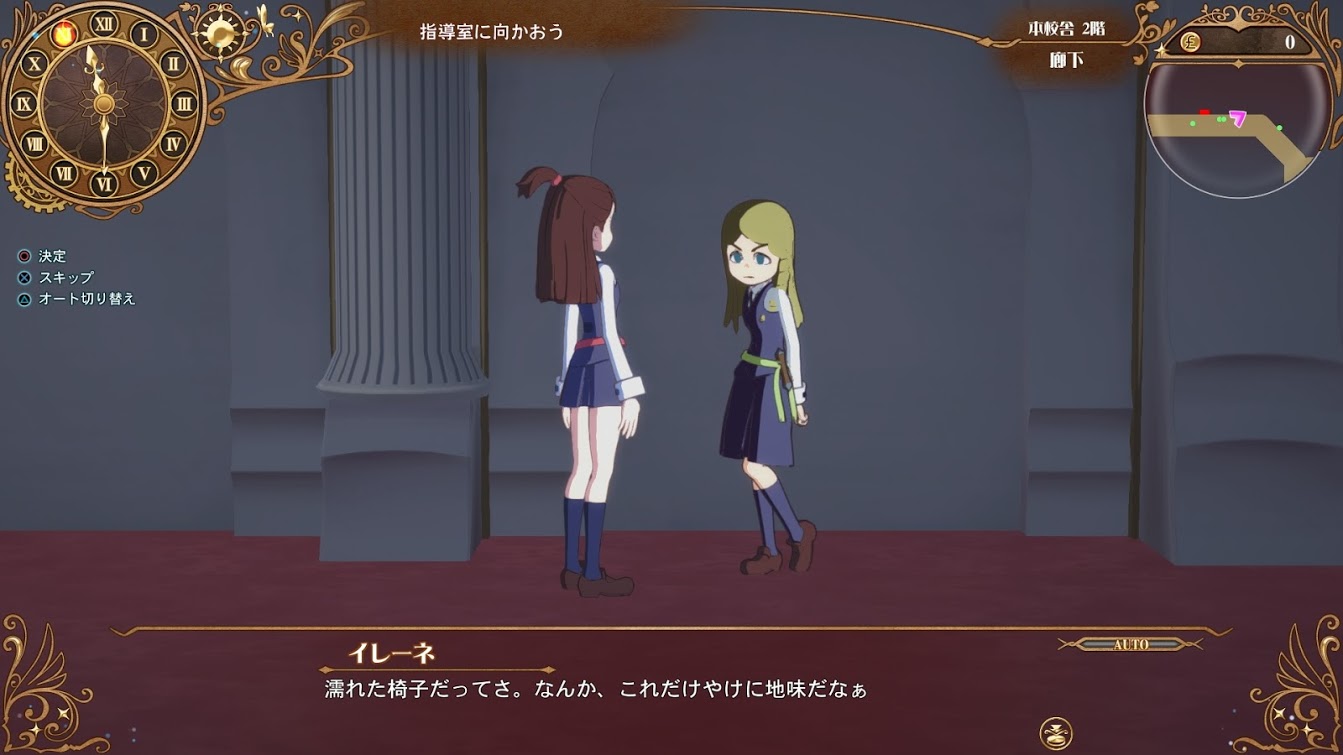Click the 指導室に向かおう objective tracker
1343x755 pixels.
point(492,32)
